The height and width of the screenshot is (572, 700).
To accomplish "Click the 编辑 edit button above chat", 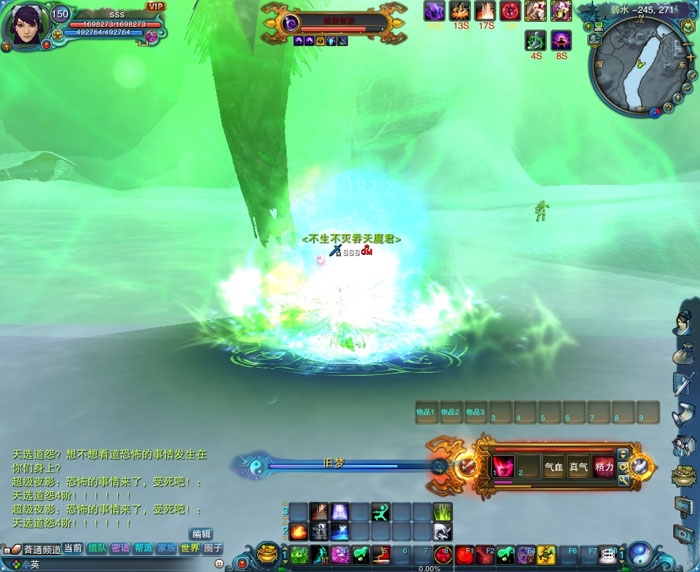I will pyautogui.click(x=201, y=533).
